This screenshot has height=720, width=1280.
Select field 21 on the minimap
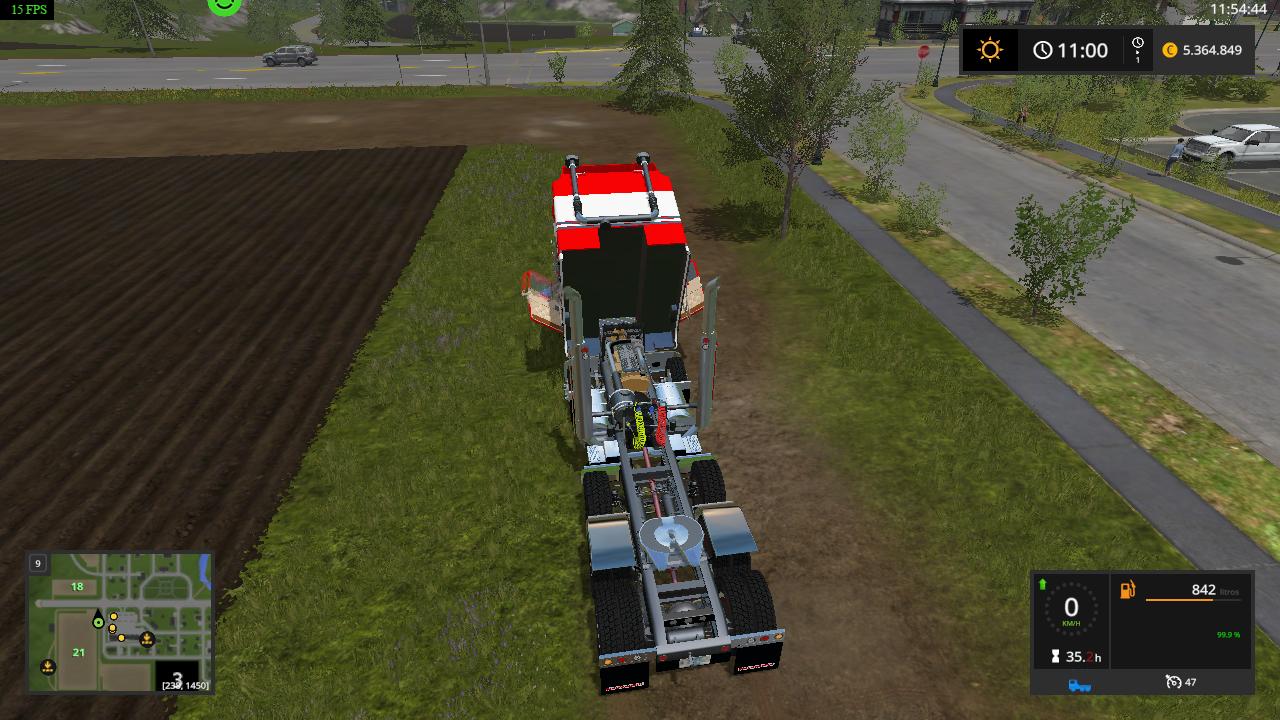[78, 652]
